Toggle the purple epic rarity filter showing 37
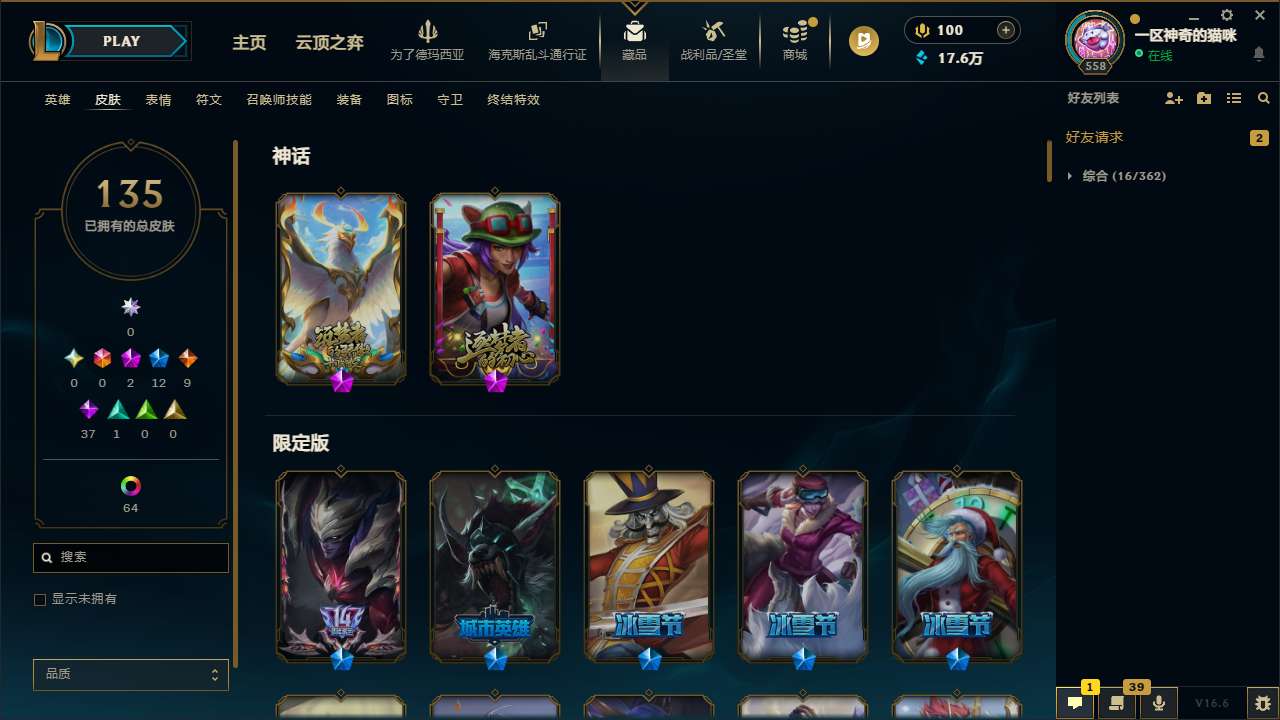1280x720 pixels. tap(88, 409)
